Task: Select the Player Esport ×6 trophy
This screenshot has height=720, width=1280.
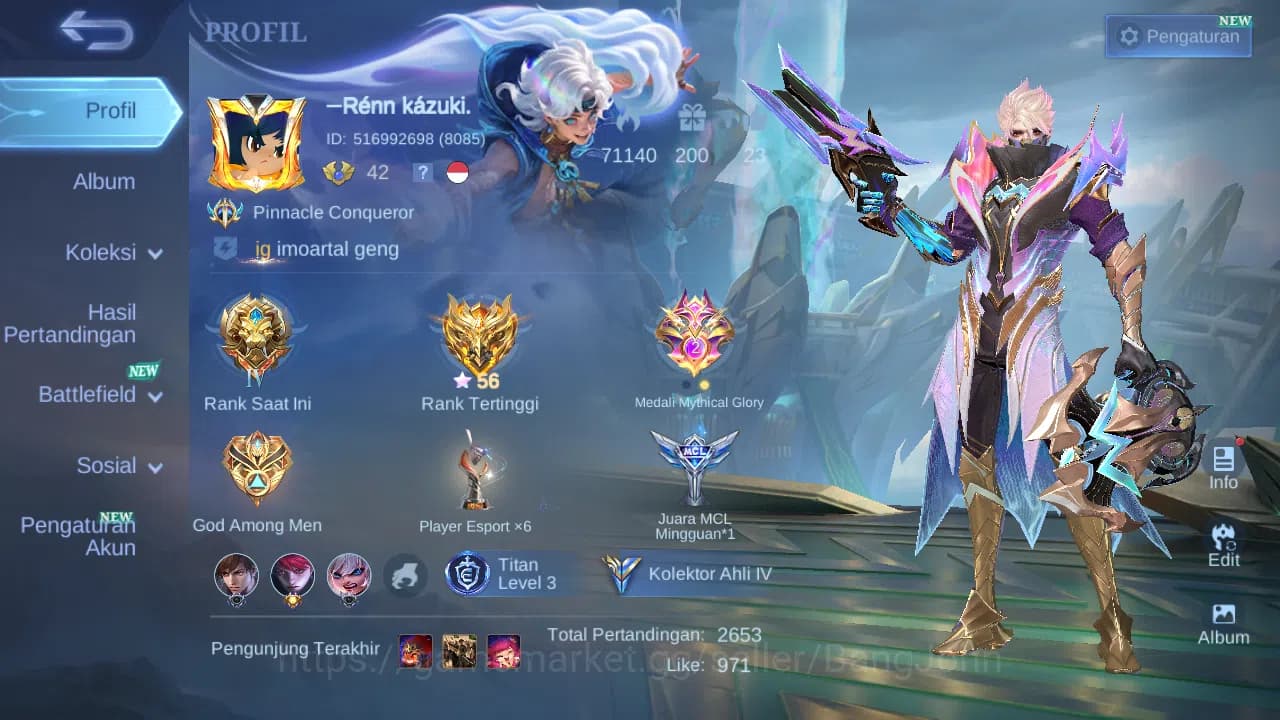Action: click(477, 470)
